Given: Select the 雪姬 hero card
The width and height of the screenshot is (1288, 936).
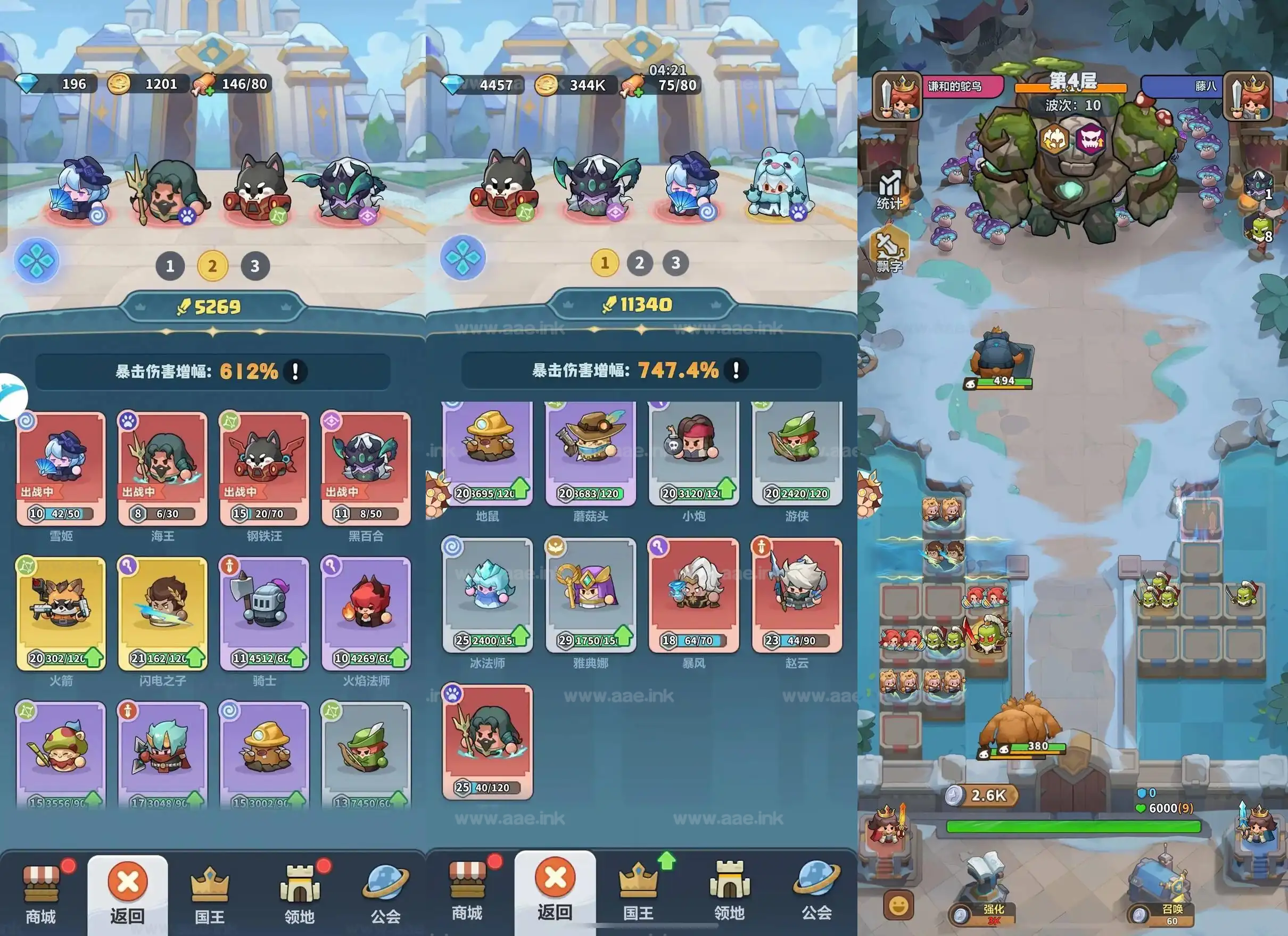Looking at the screenshot, I should [x=61, y=468].
